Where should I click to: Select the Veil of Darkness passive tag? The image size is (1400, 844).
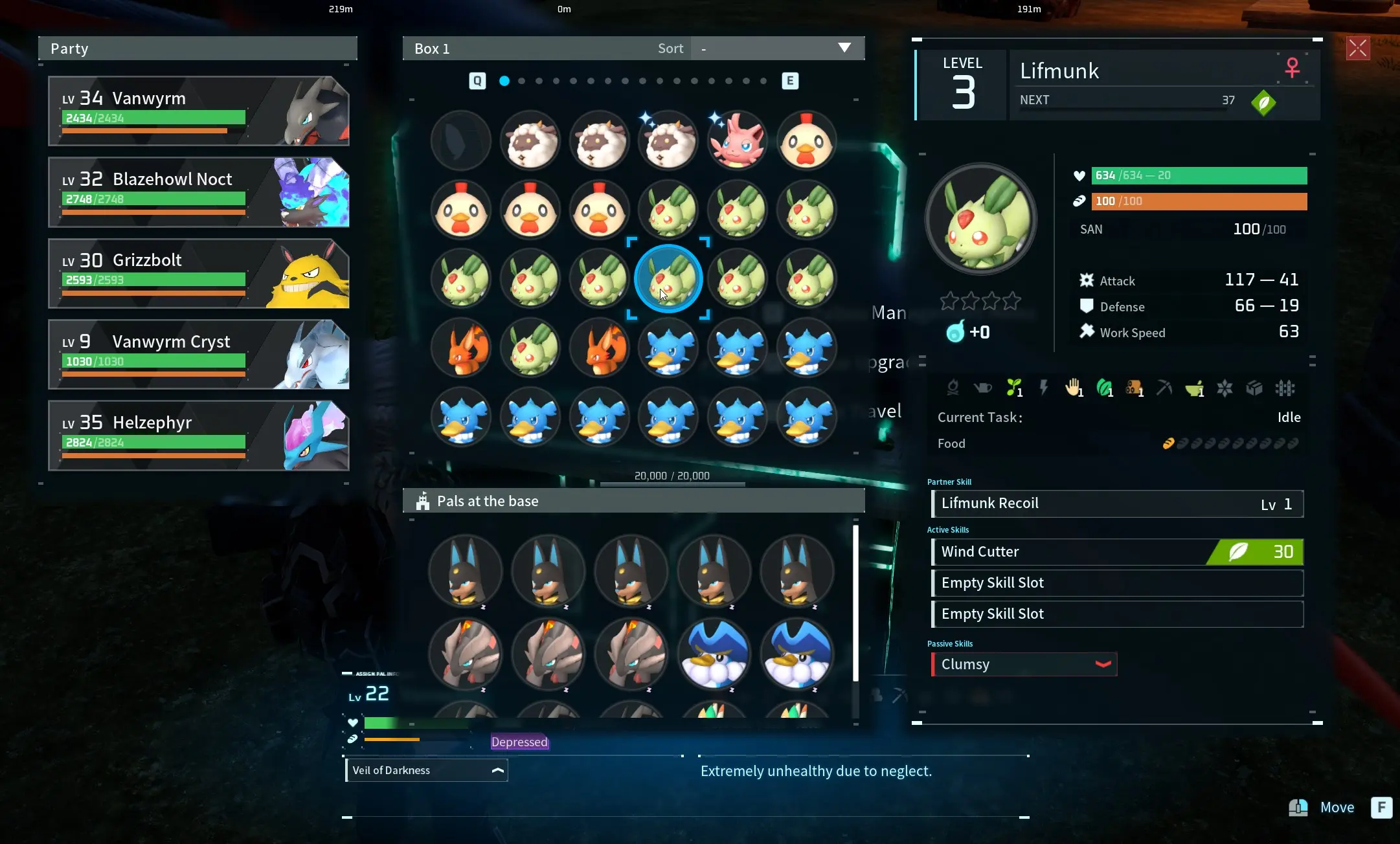coord(427,770)
